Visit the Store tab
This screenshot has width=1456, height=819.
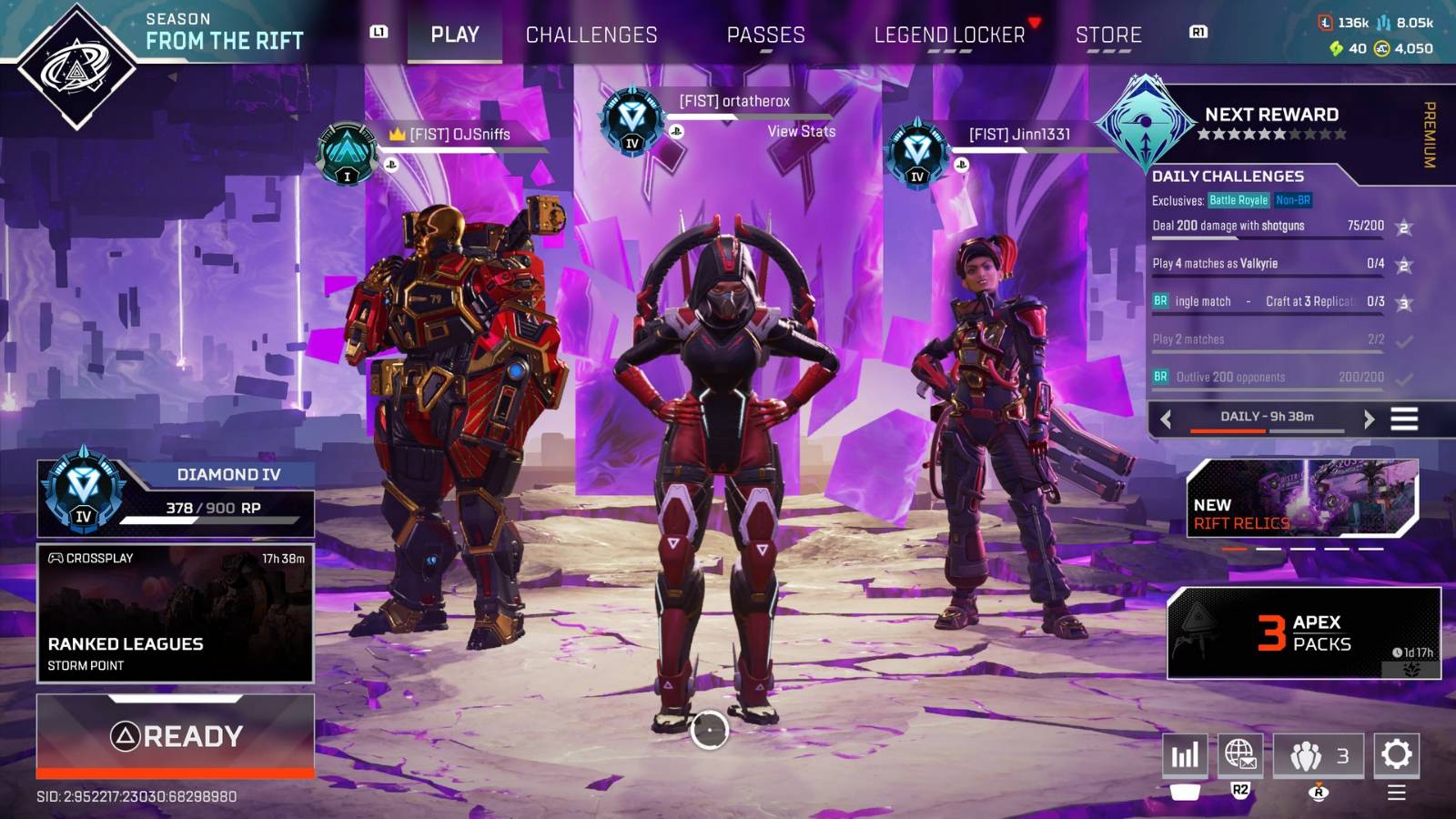point(1108,35)
